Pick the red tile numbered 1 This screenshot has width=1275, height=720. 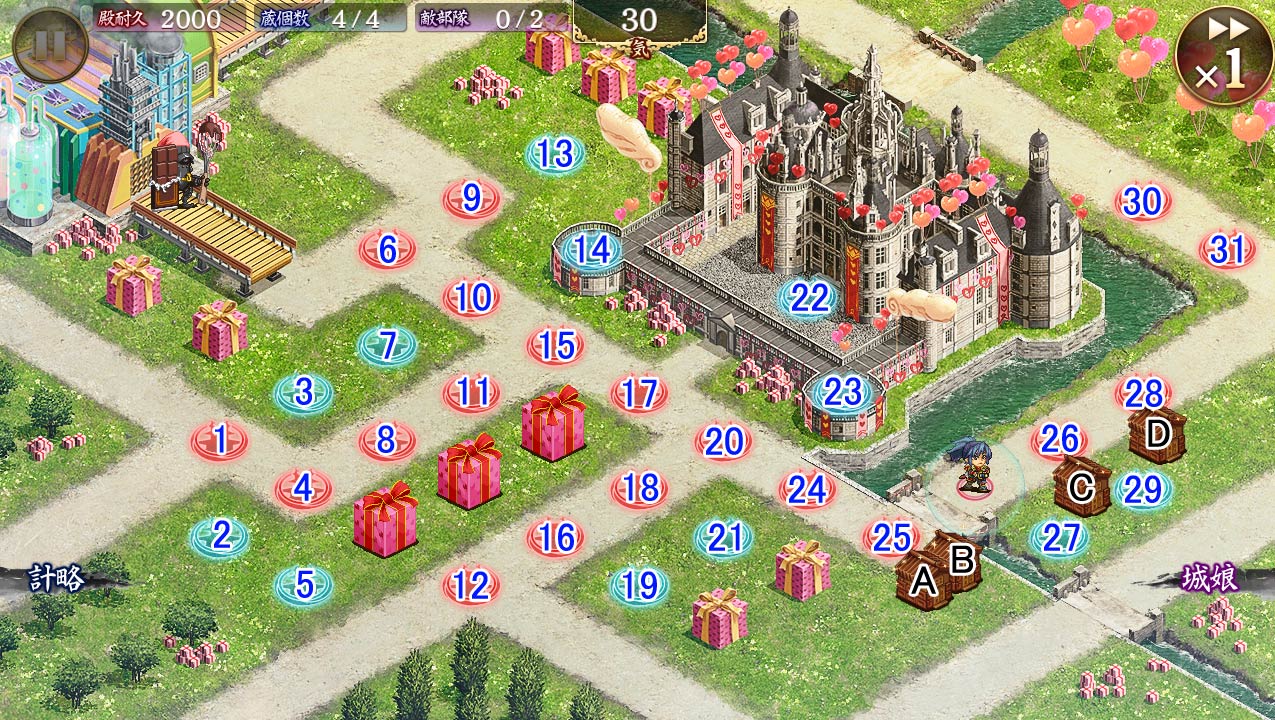point(220,439)
